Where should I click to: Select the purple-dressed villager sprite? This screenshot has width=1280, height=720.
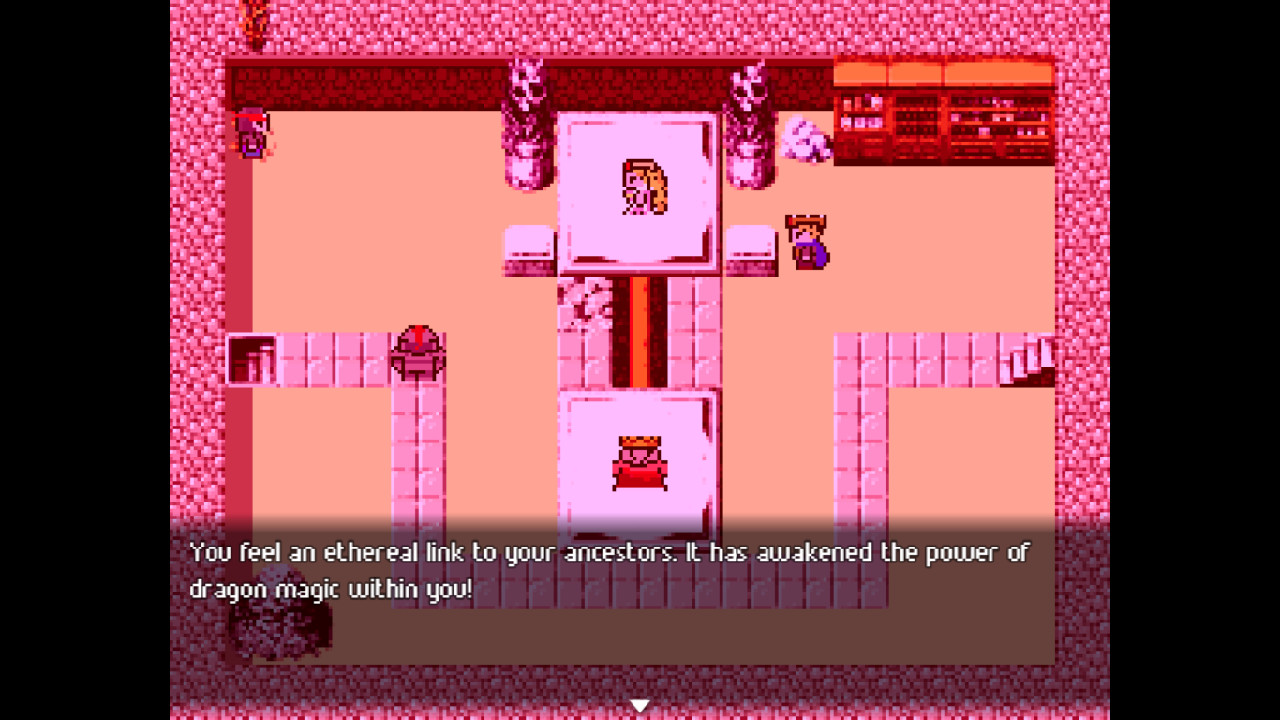[x=806, y=240]
